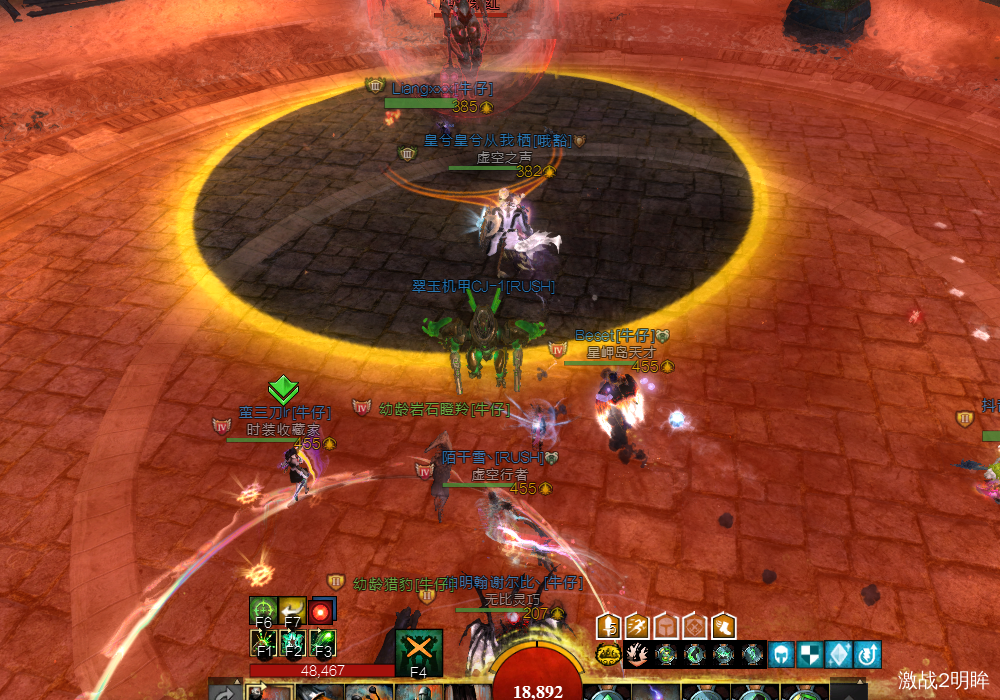The image size is (1000, 700).
Task: Use the F3 green streak skill
Action: tap(321, 642)
